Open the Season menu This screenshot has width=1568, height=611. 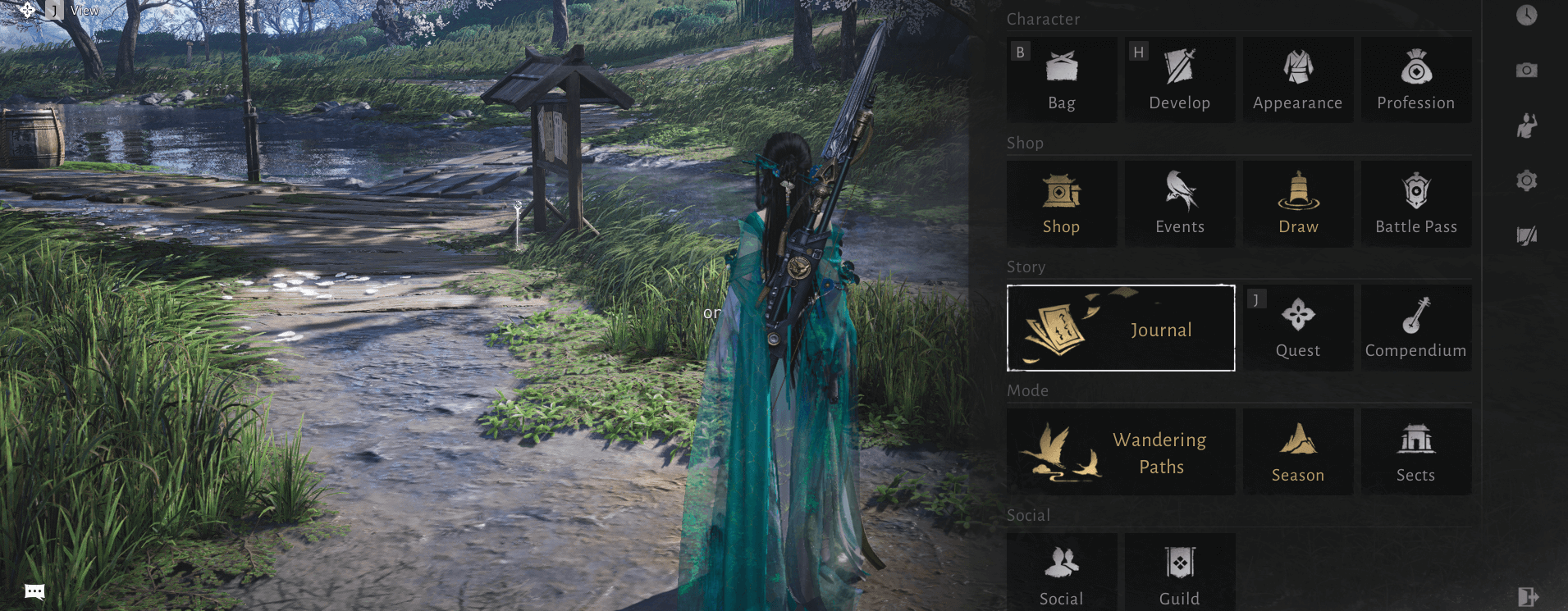tap(1297, 452)
